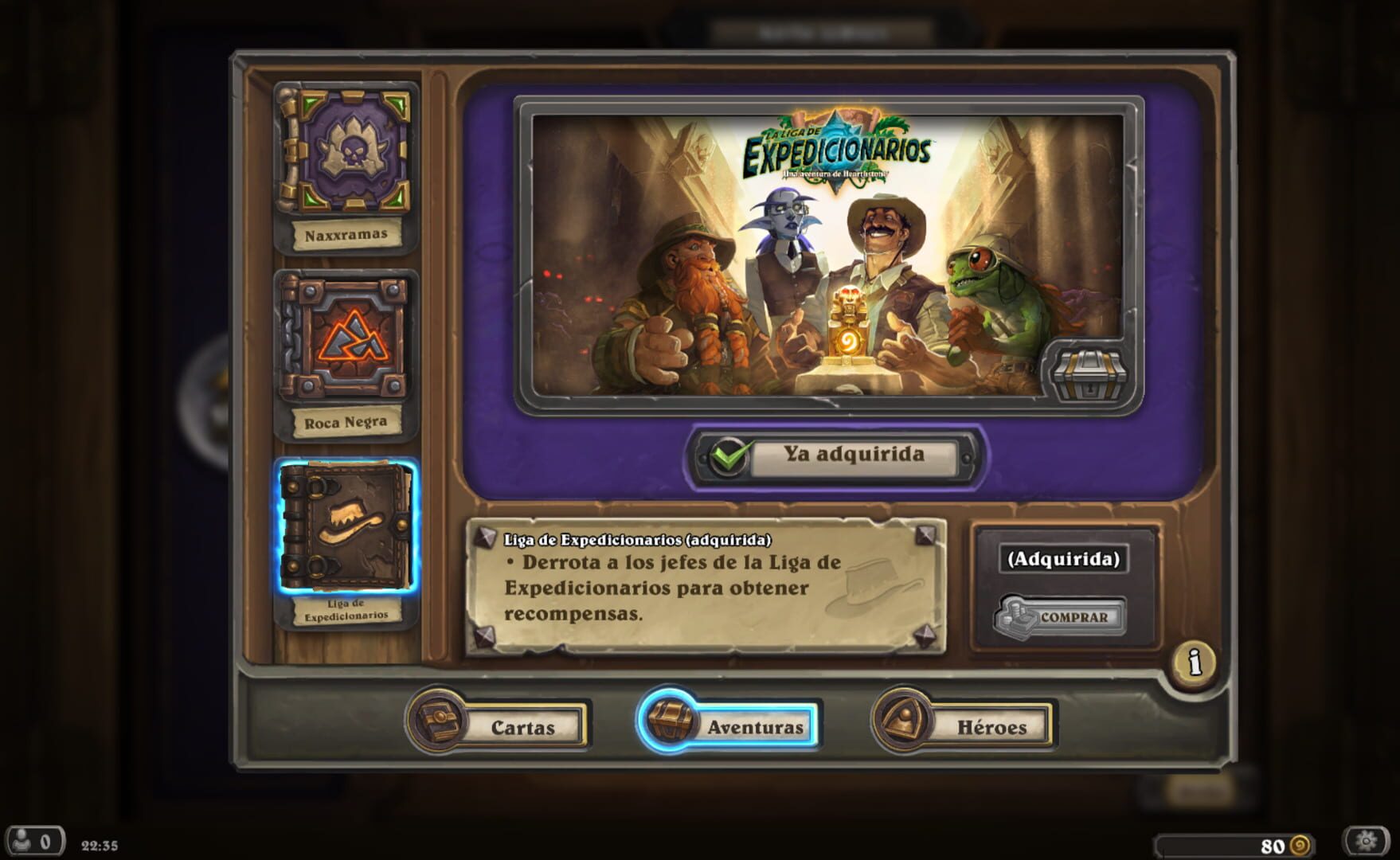Click the green checkmark on Ya adquirida

coord(729,454)
